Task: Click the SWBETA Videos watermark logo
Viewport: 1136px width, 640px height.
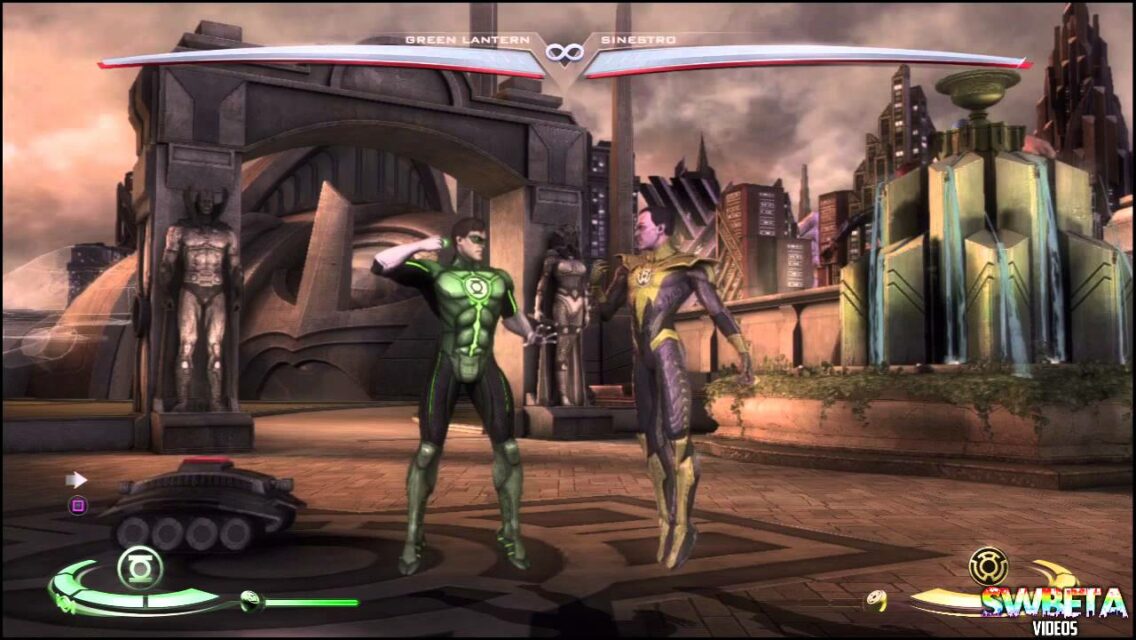Action: point(1057,609)
